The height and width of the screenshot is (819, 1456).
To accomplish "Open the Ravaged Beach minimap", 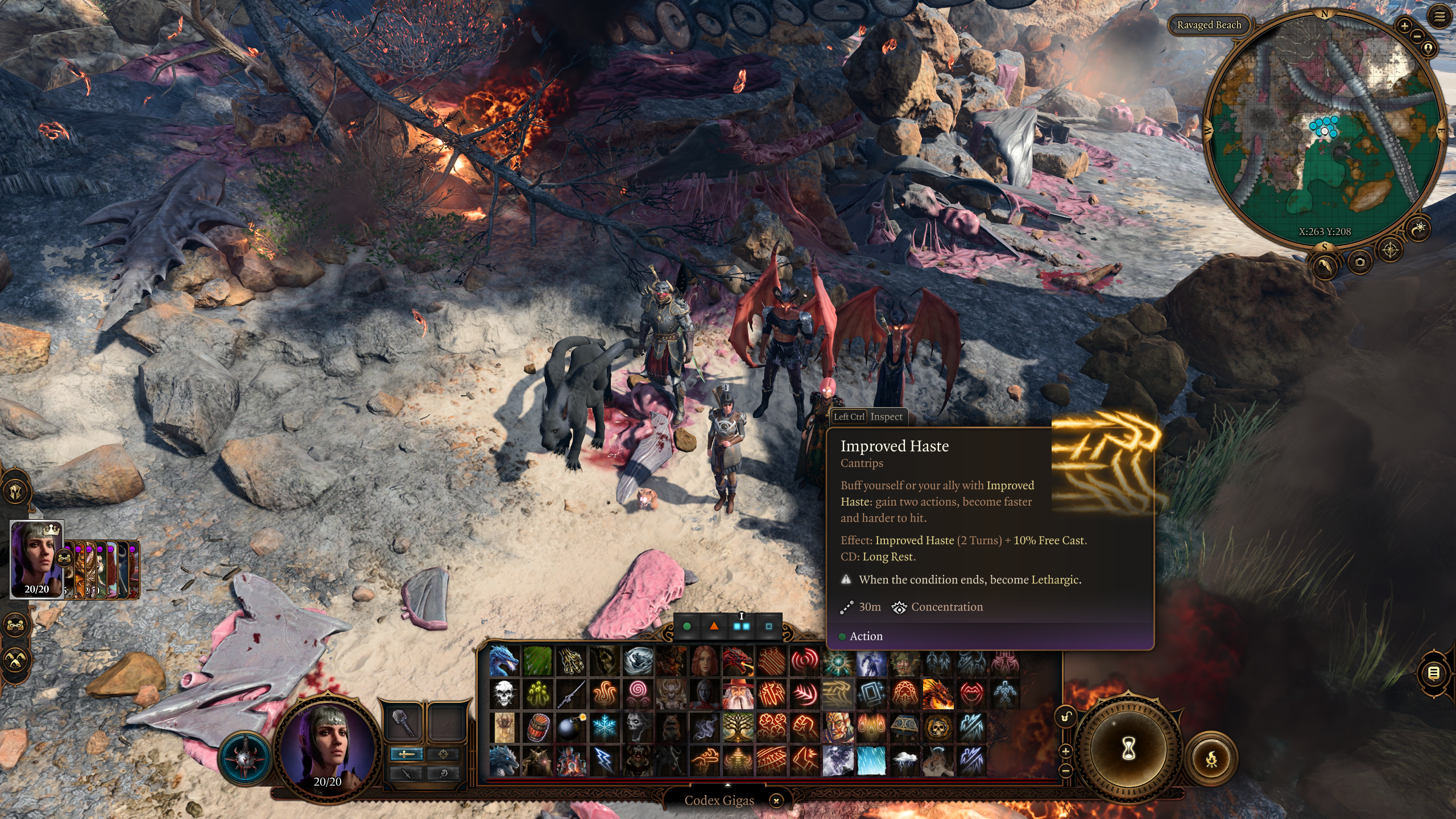I will click(1209, 25).
